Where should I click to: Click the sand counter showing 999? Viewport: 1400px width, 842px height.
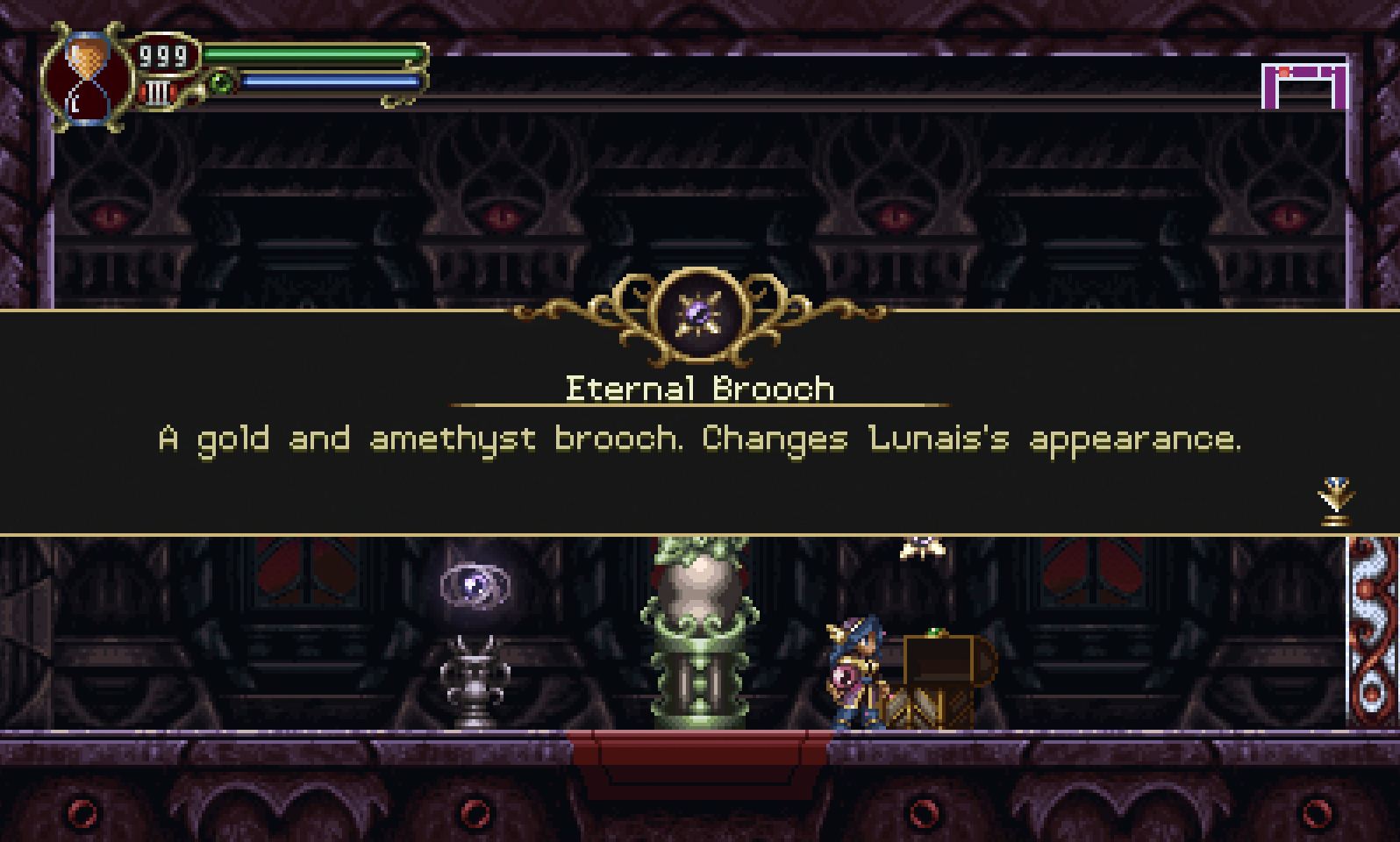(x=162, y=56)
